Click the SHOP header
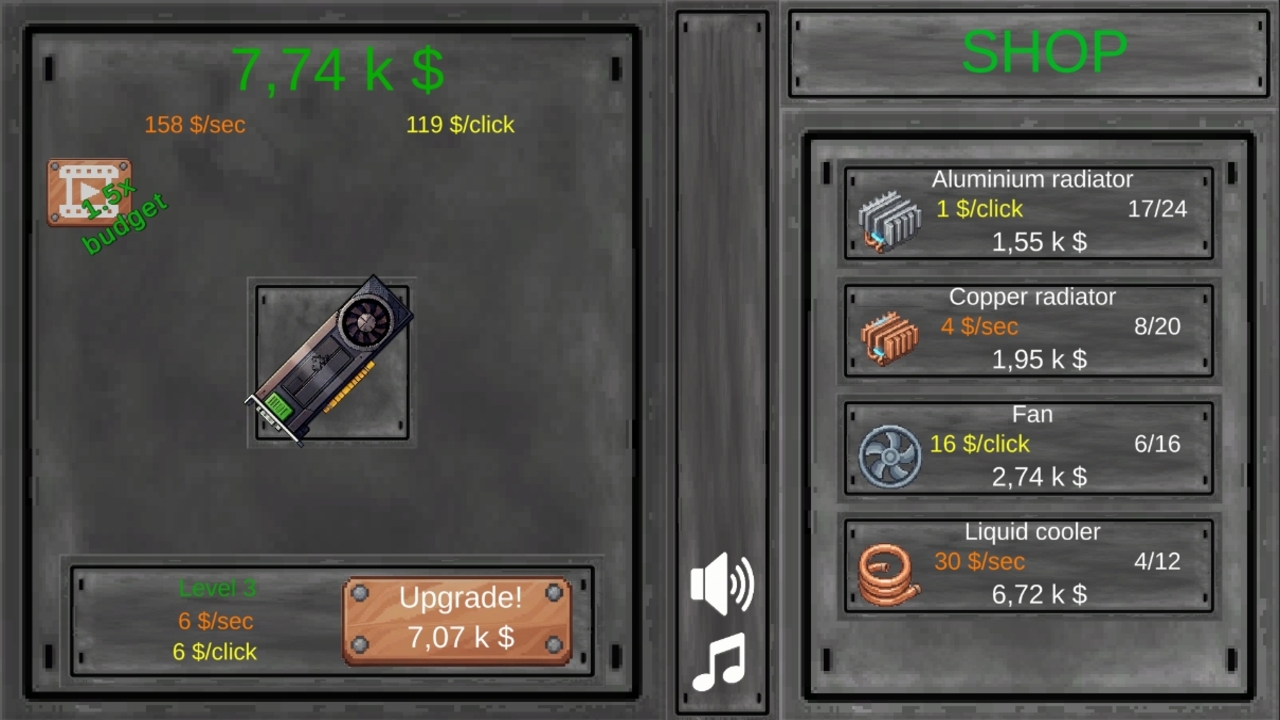 [1044, 52]
